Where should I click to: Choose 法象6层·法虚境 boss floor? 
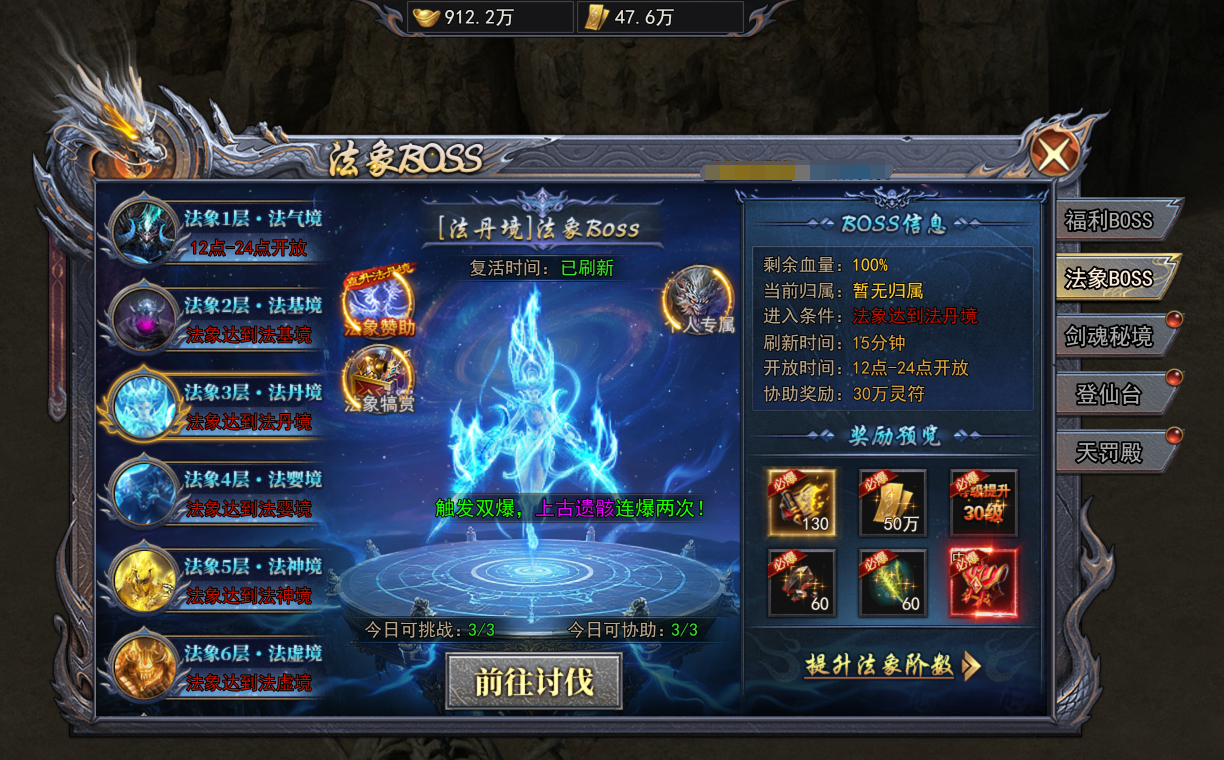(220, 667)
